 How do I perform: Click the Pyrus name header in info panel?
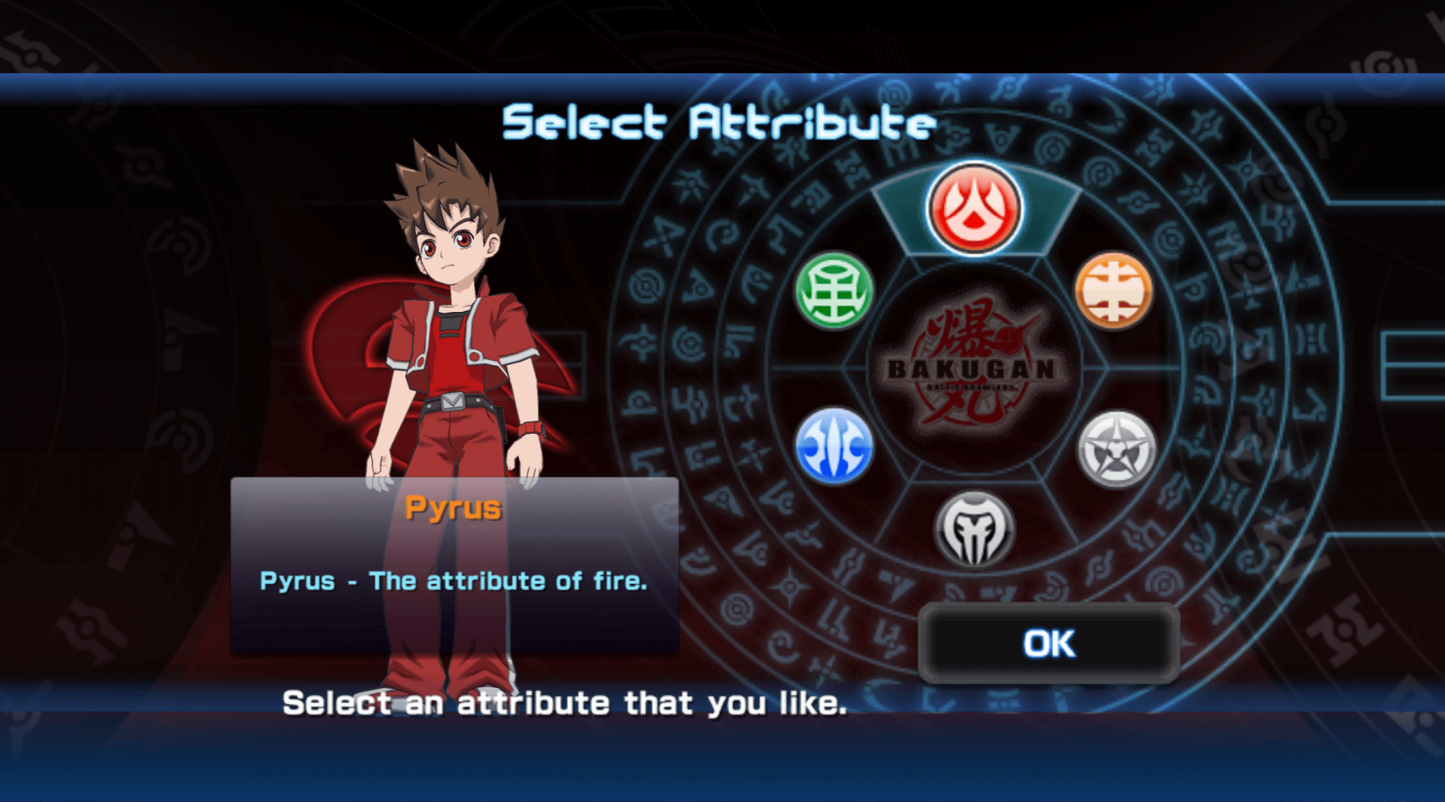point(453,508)
